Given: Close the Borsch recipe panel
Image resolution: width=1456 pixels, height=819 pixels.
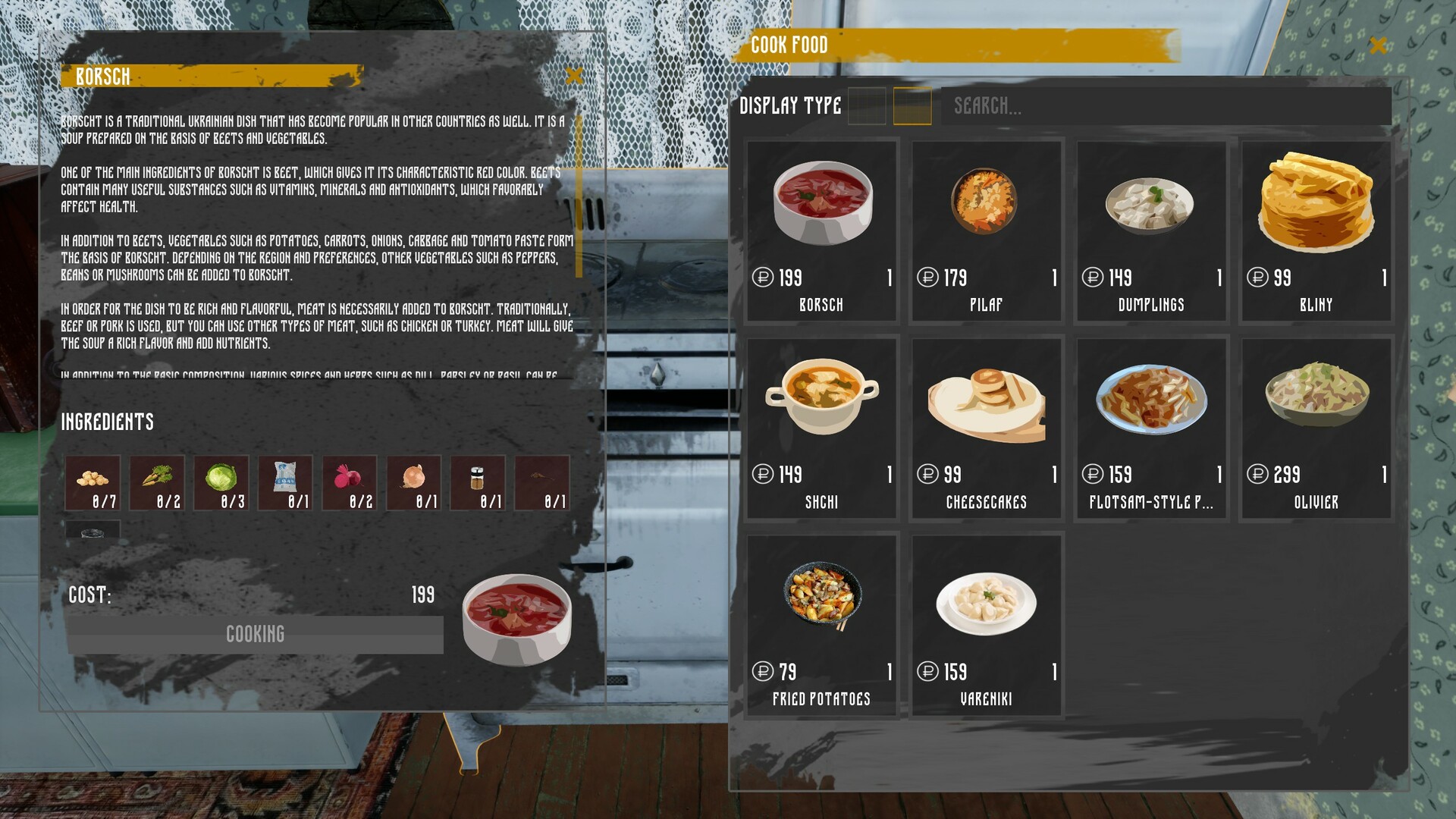Looking at the screenshot, I should coord(575,75).
